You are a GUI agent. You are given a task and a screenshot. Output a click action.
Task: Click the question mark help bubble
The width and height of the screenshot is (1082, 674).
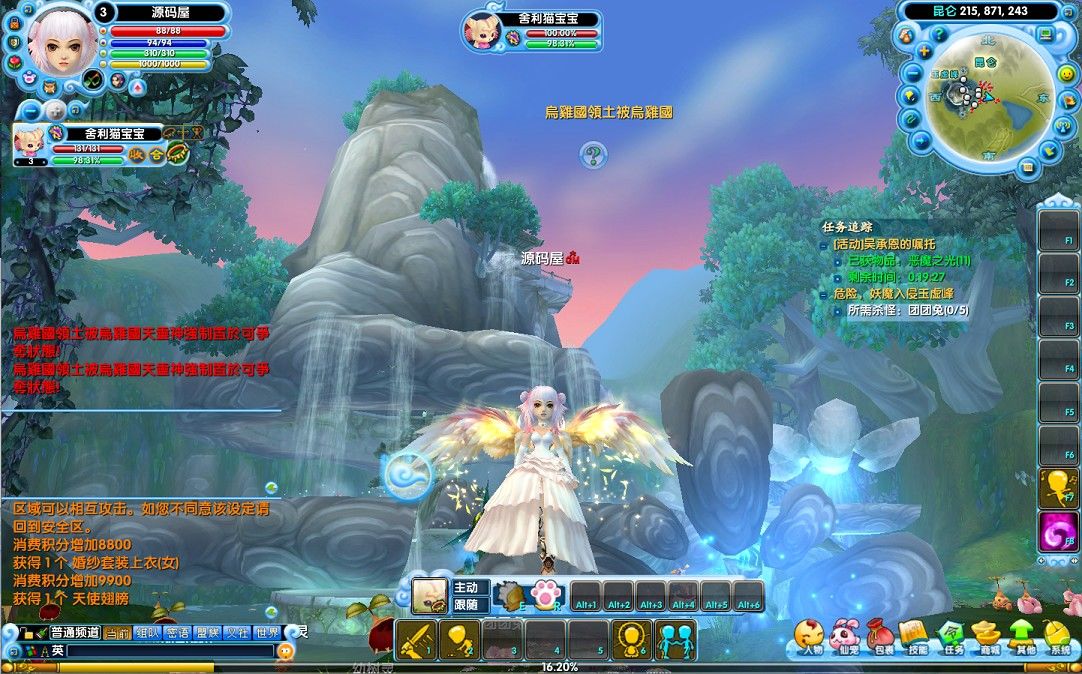point(593,154)
